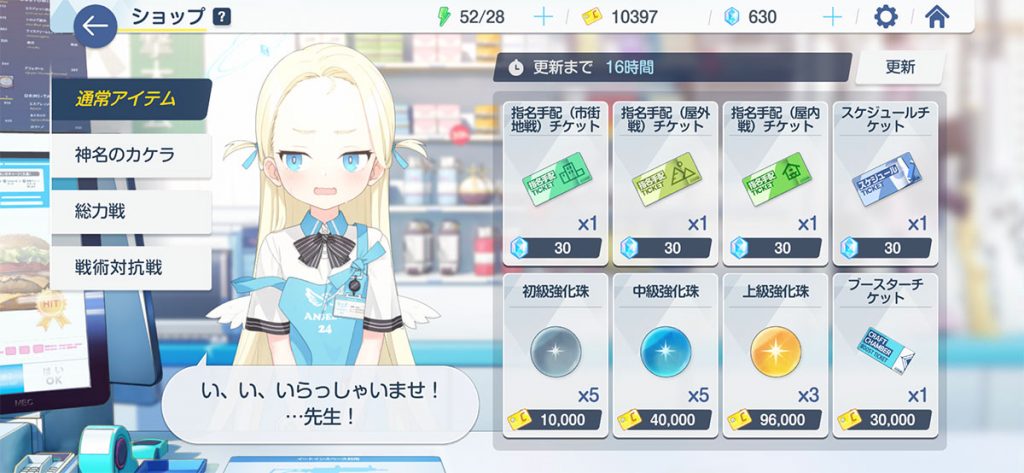Open the gear settings menu

pos(885,17)
